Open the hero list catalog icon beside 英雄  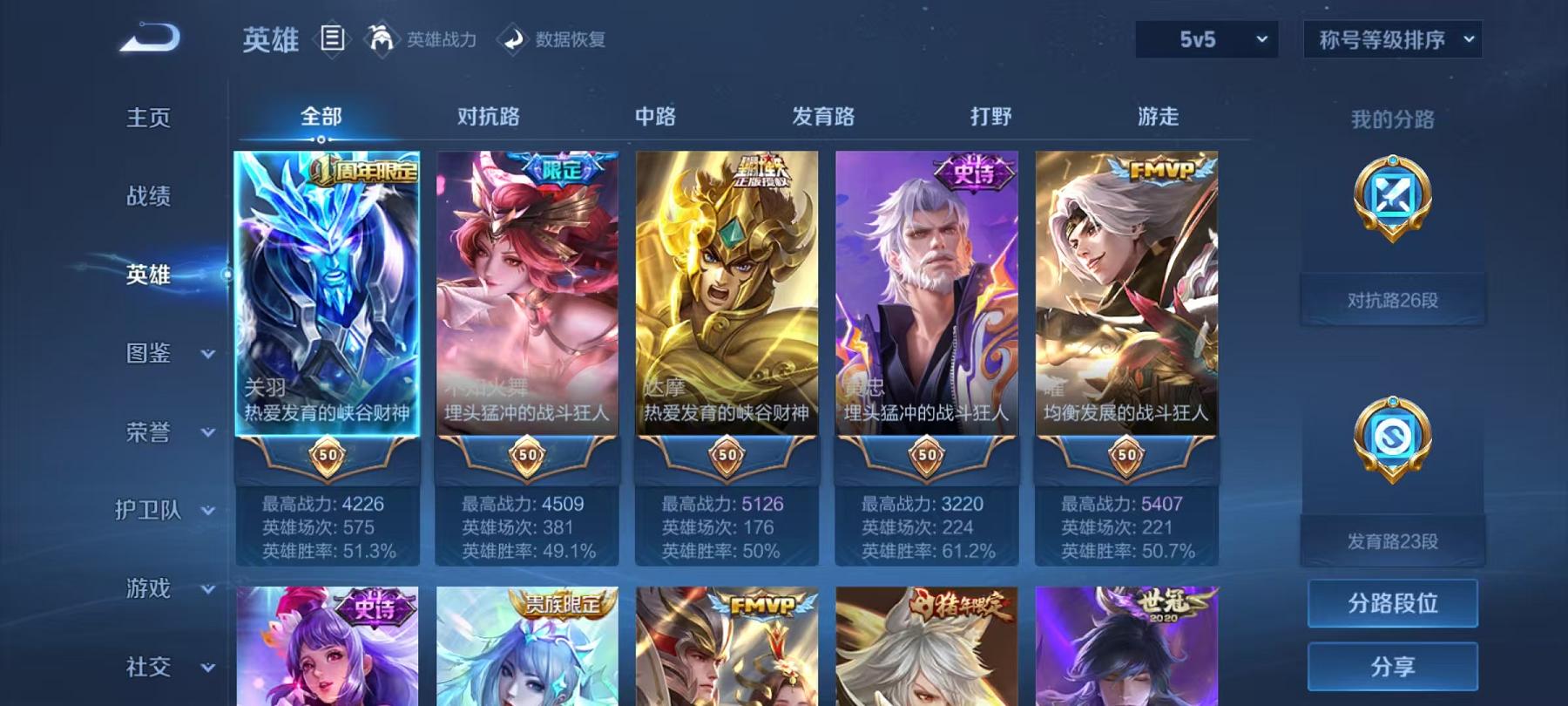tap(331, 39)
